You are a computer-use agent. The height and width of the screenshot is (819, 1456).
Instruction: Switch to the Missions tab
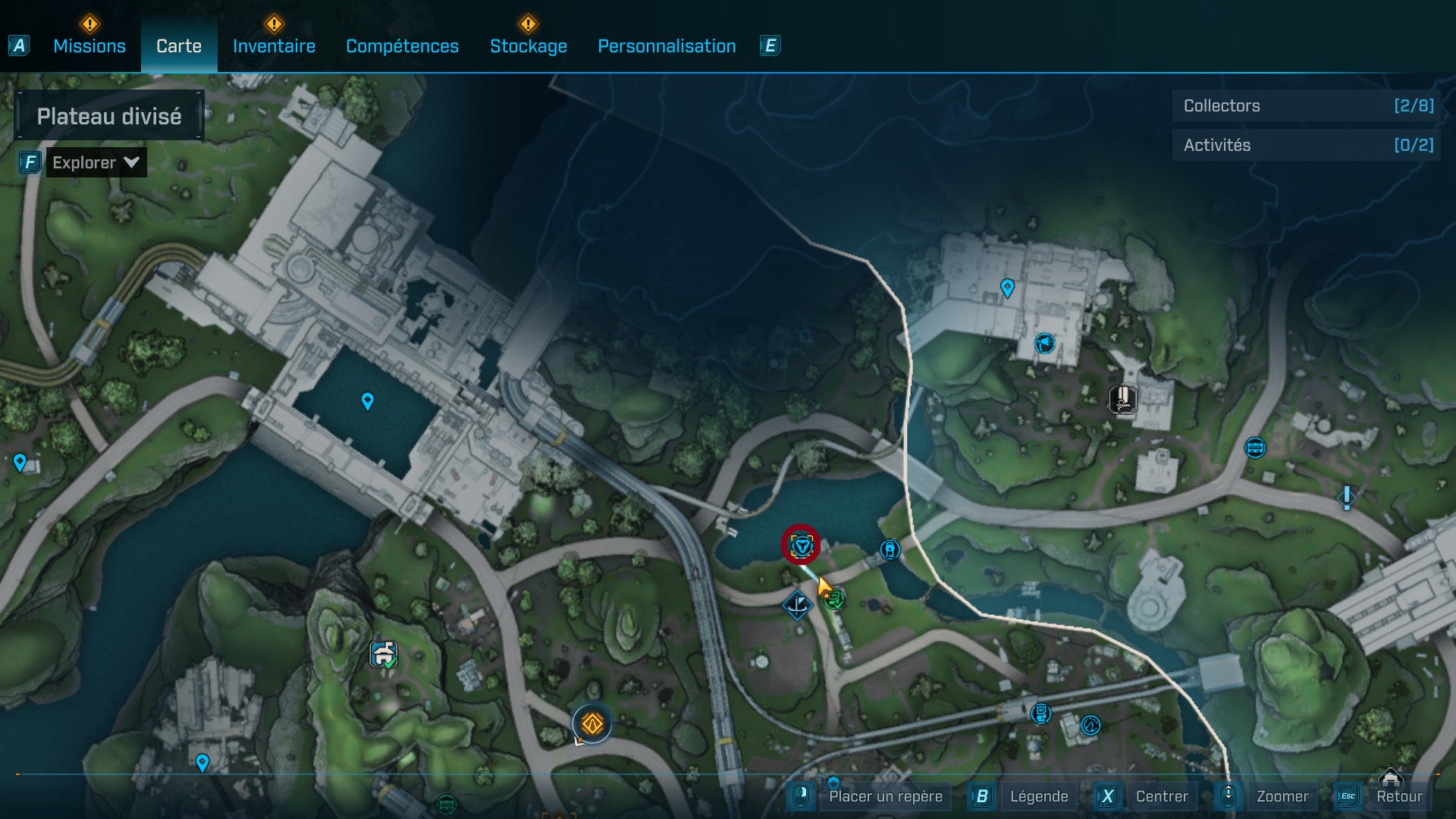[89, 46]
